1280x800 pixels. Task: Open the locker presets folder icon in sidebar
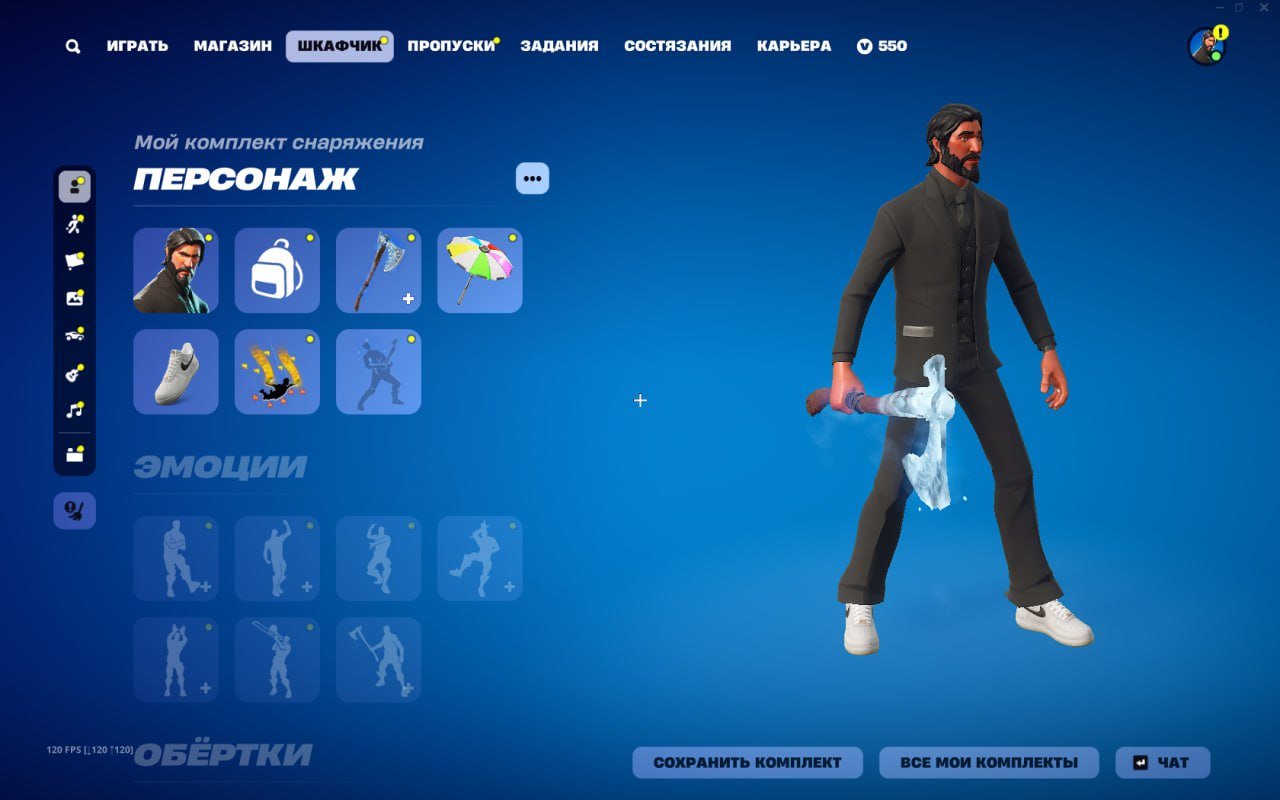point(74,450)
